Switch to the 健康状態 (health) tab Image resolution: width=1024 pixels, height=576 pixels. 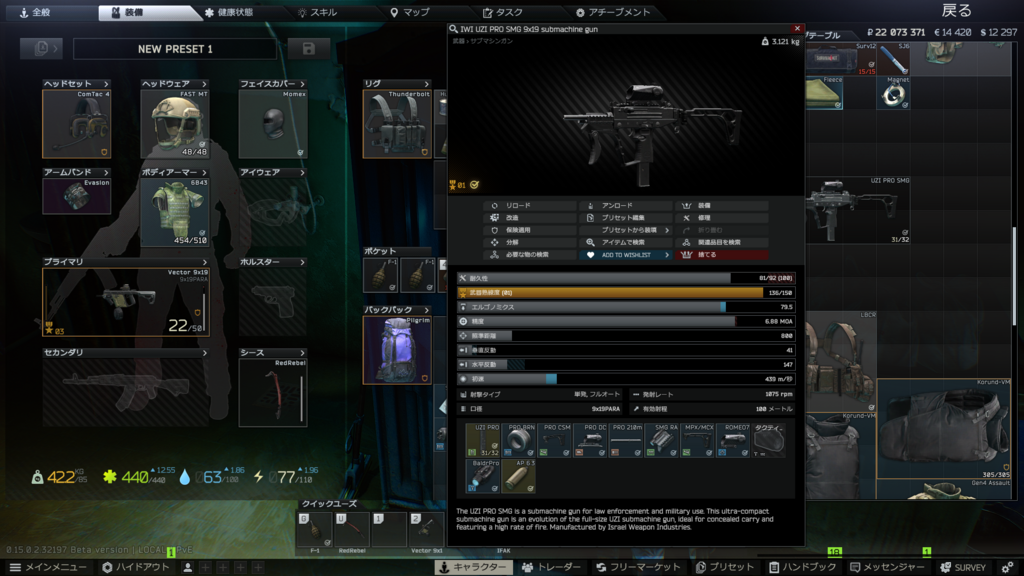[229, 12]
